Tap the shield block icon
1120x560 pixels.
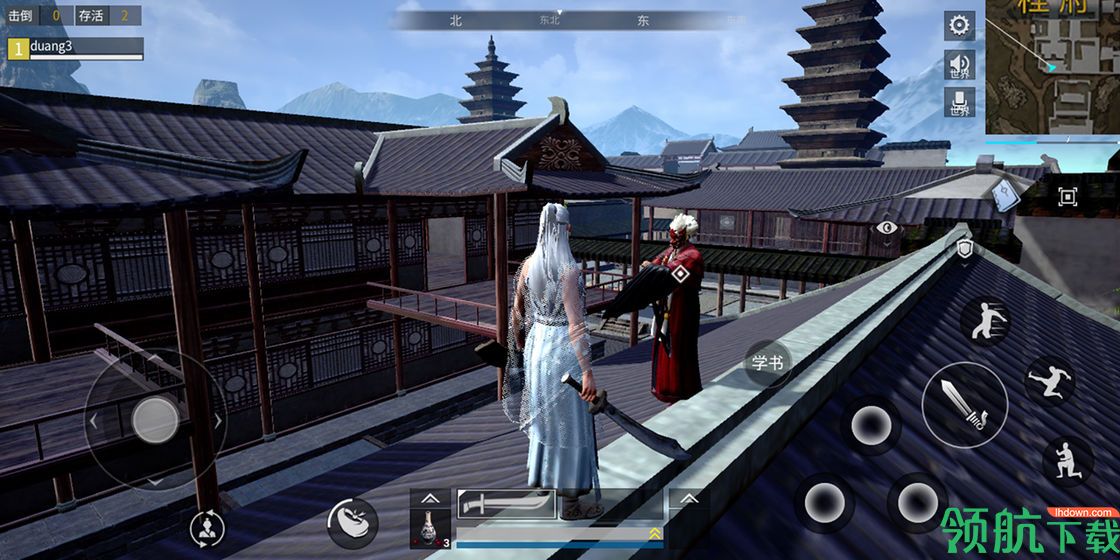point(964,250)
